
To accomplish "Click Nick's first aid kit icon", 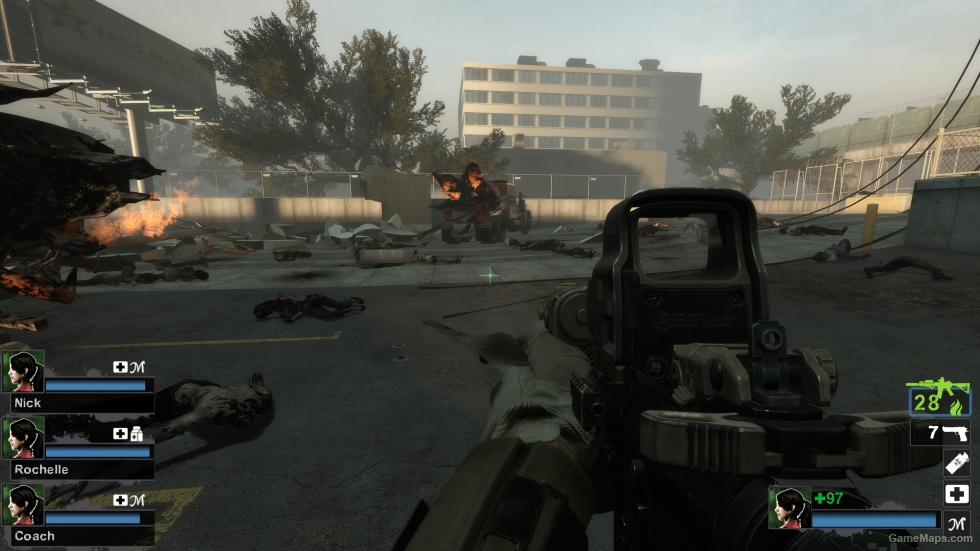I will coord(120,367).
